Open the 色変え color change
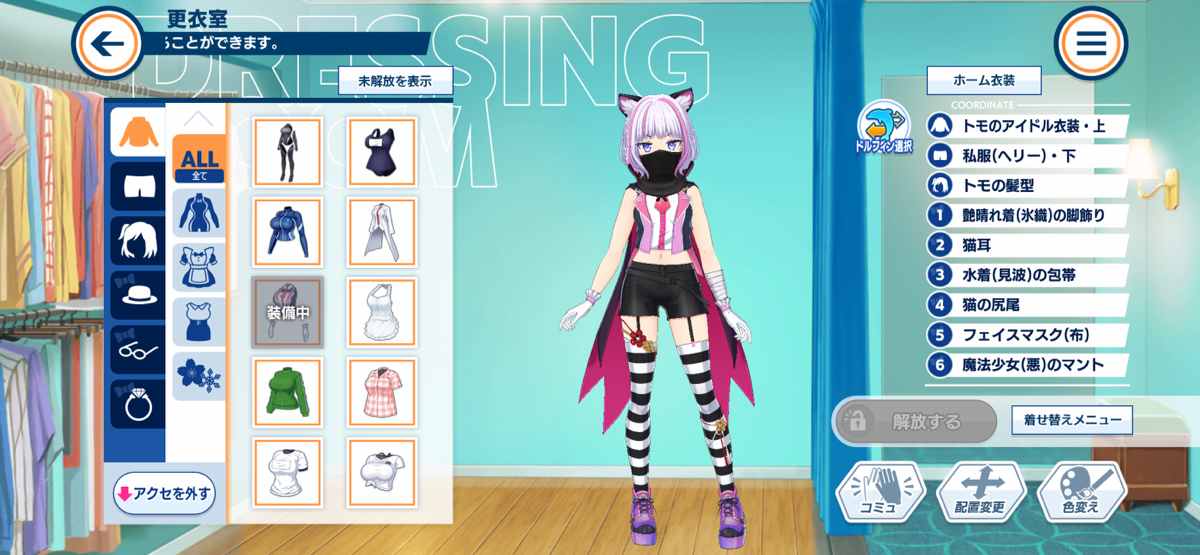Screen dimensions: 1200x555 pyautogui.click(x=1082, y=491)
